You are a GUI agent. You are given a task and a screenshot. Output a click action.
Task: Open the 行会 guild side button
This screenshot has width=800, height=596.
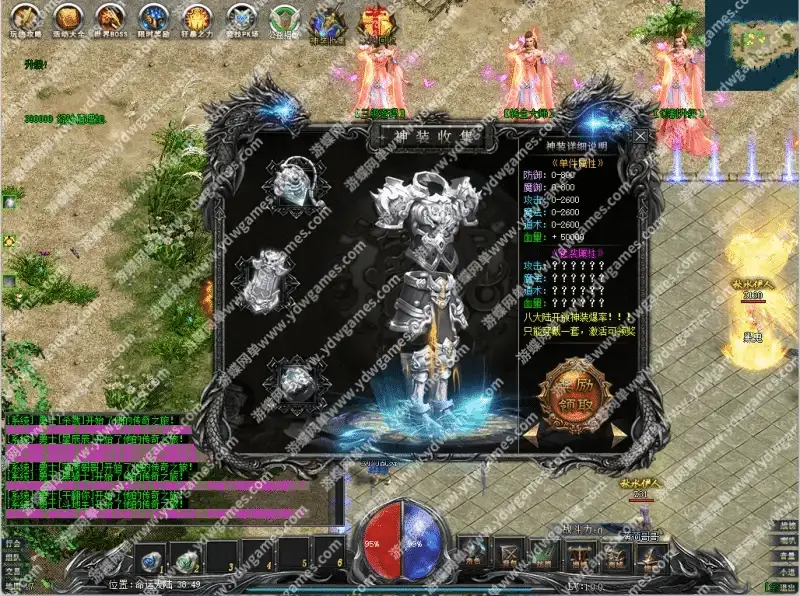coord(11,542)
